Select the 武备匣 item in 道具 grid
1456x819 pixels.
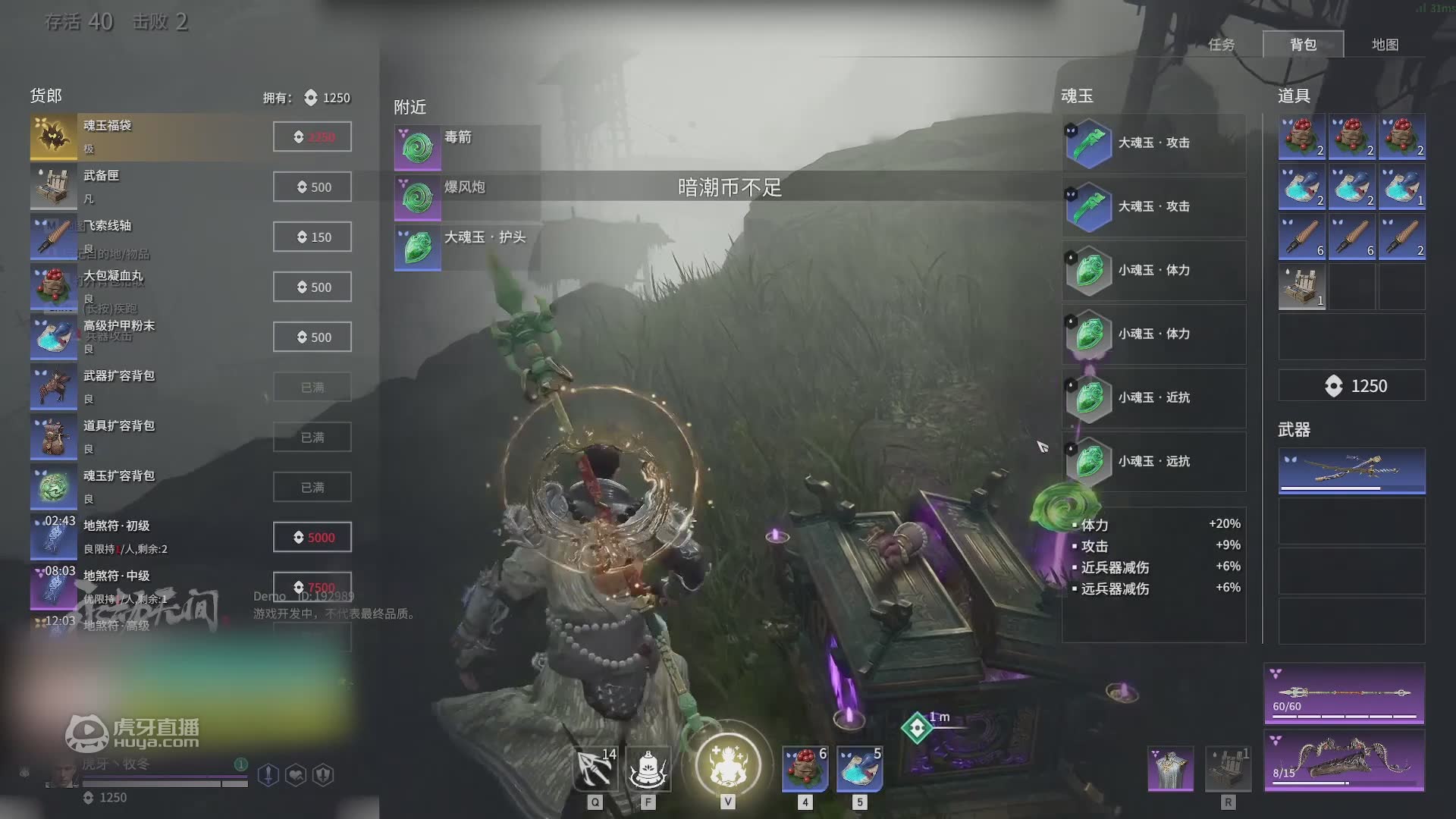coord(1302,287)
